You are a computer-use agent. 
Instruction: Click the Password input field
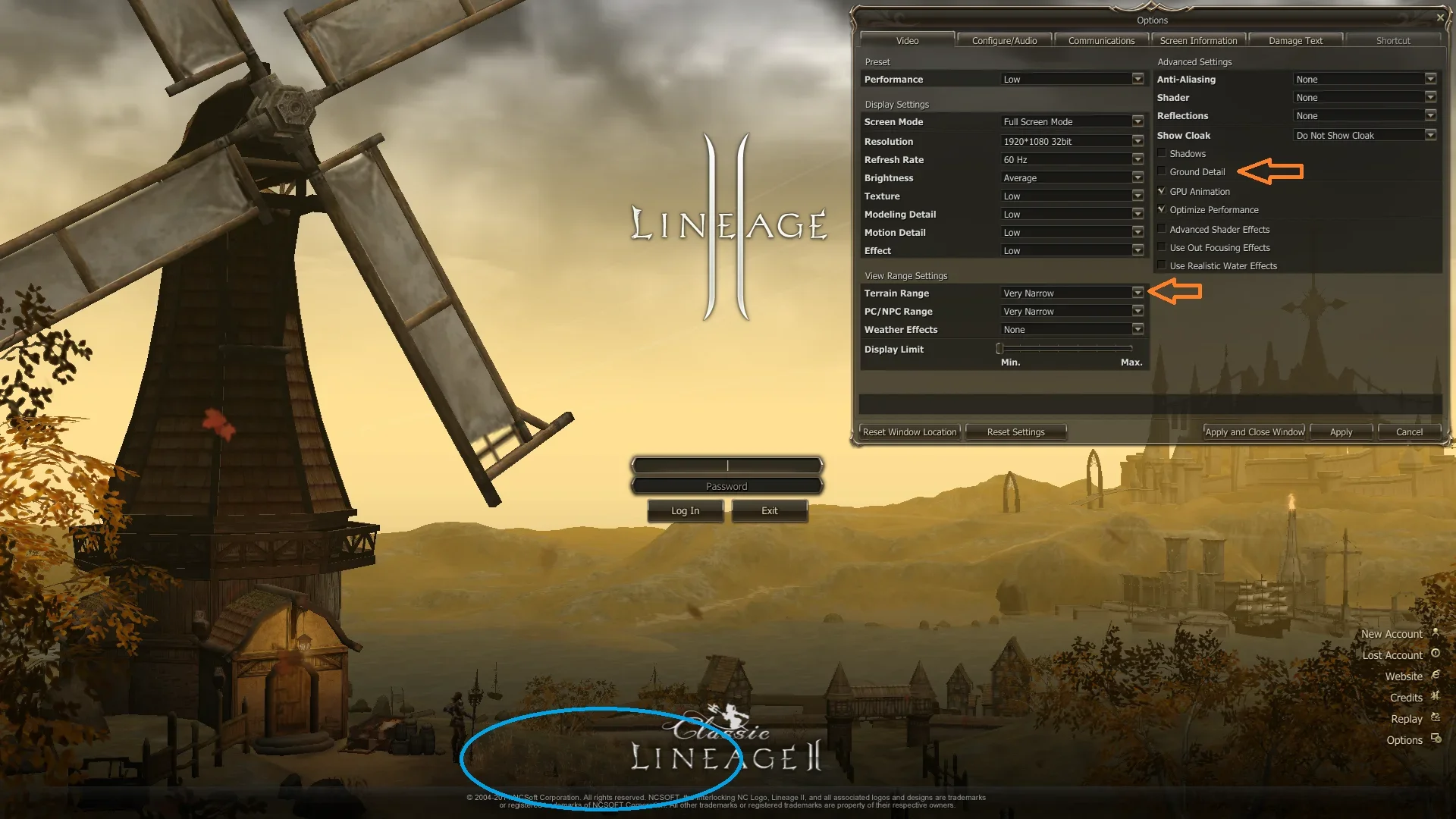pos(726,486)
